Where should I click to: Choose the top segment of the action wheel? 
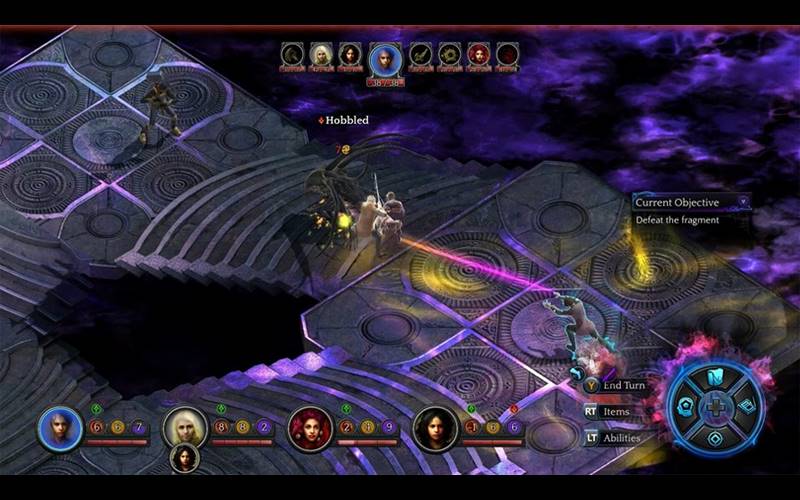[716, 377]
